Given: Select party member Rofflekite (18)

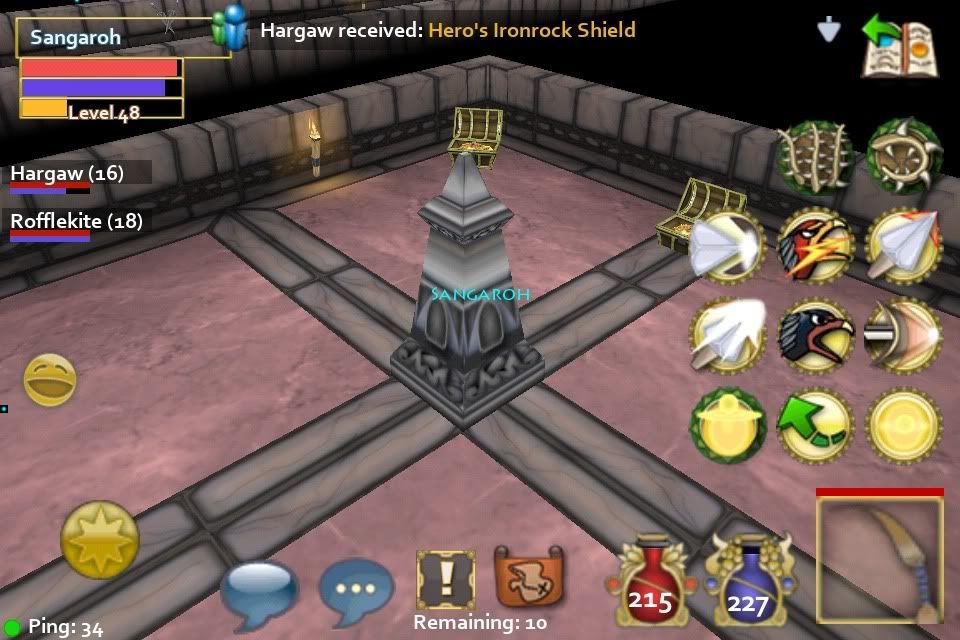Looking at the screenshot, I should [76, 222].
